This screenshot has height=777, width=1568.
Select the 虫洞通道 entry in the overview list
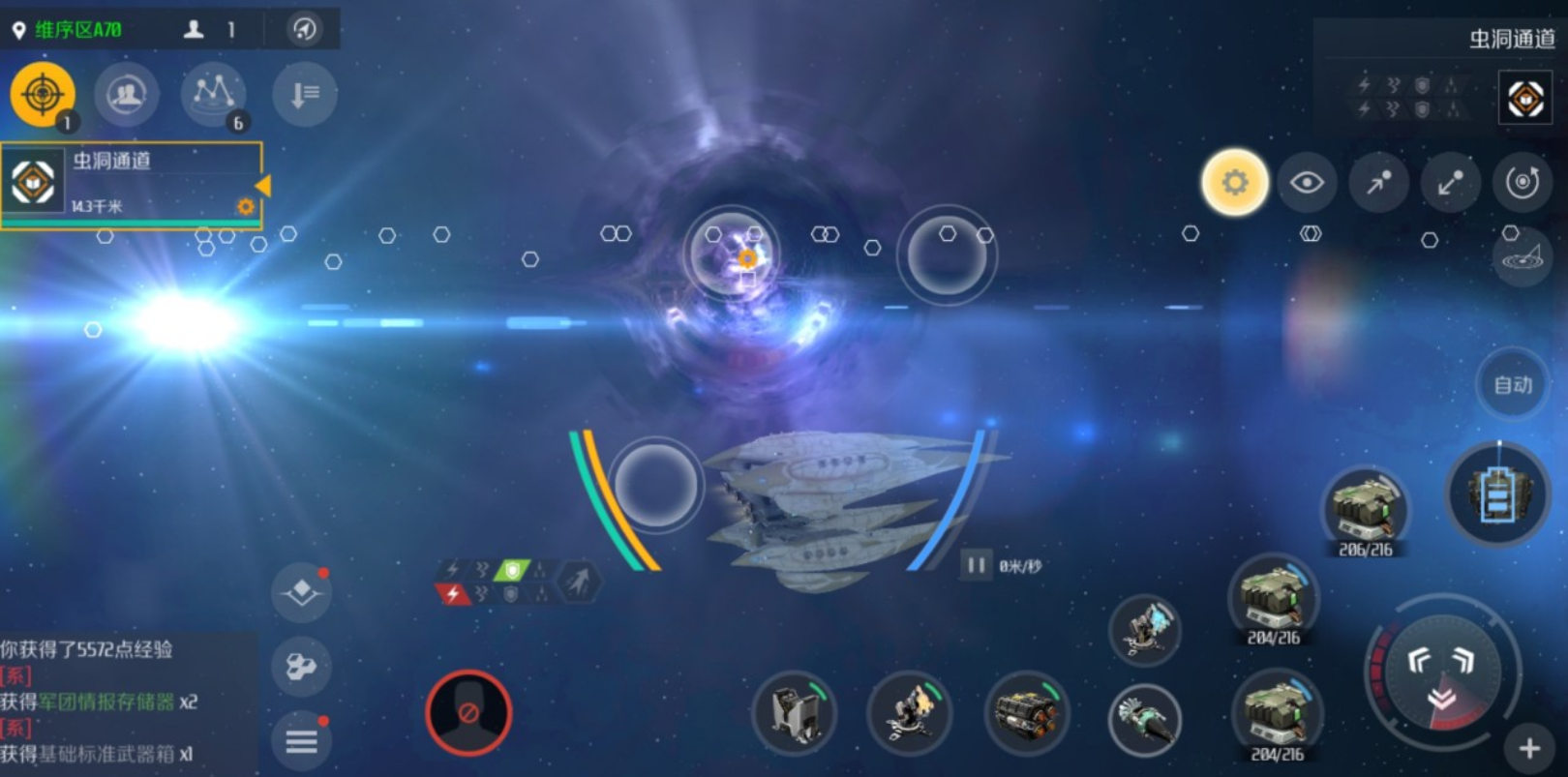tap(132, 183)
